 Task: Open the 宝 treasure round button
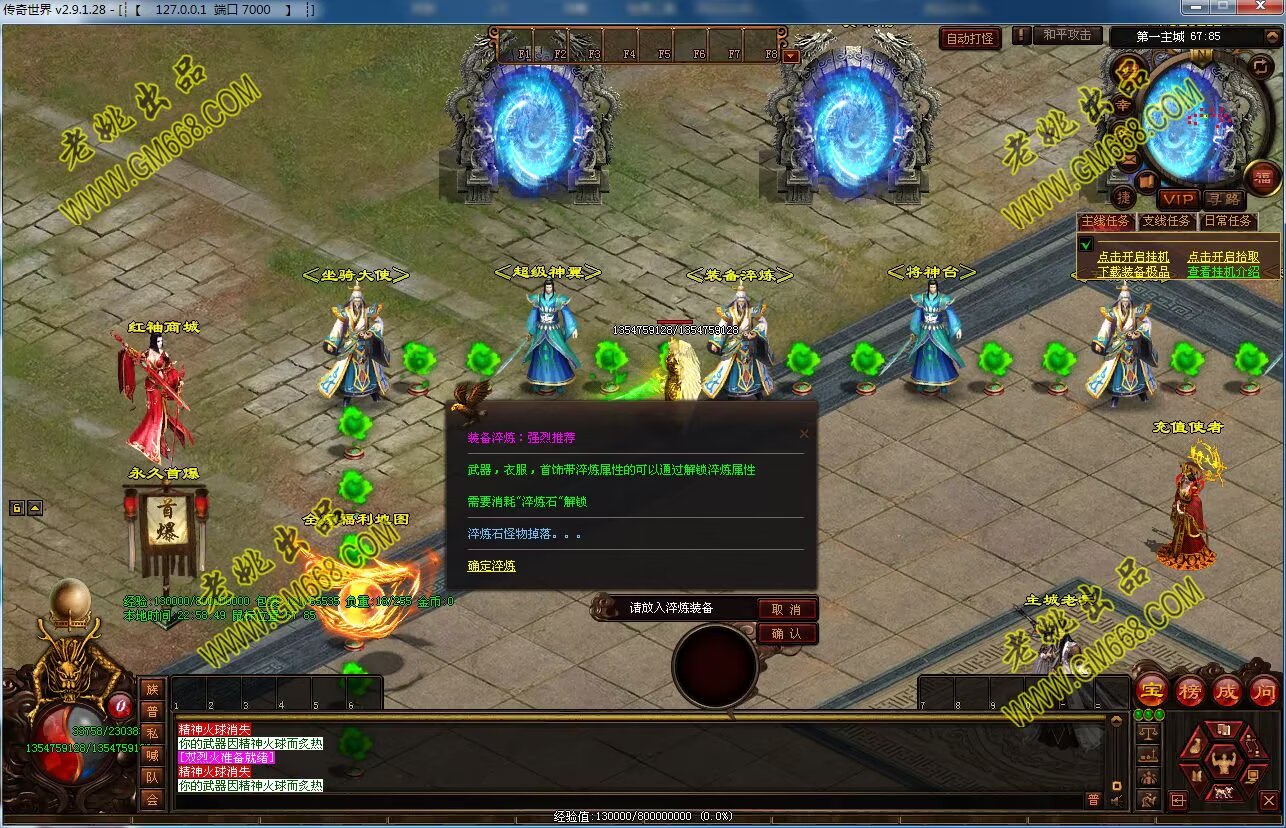[1151, 690]
